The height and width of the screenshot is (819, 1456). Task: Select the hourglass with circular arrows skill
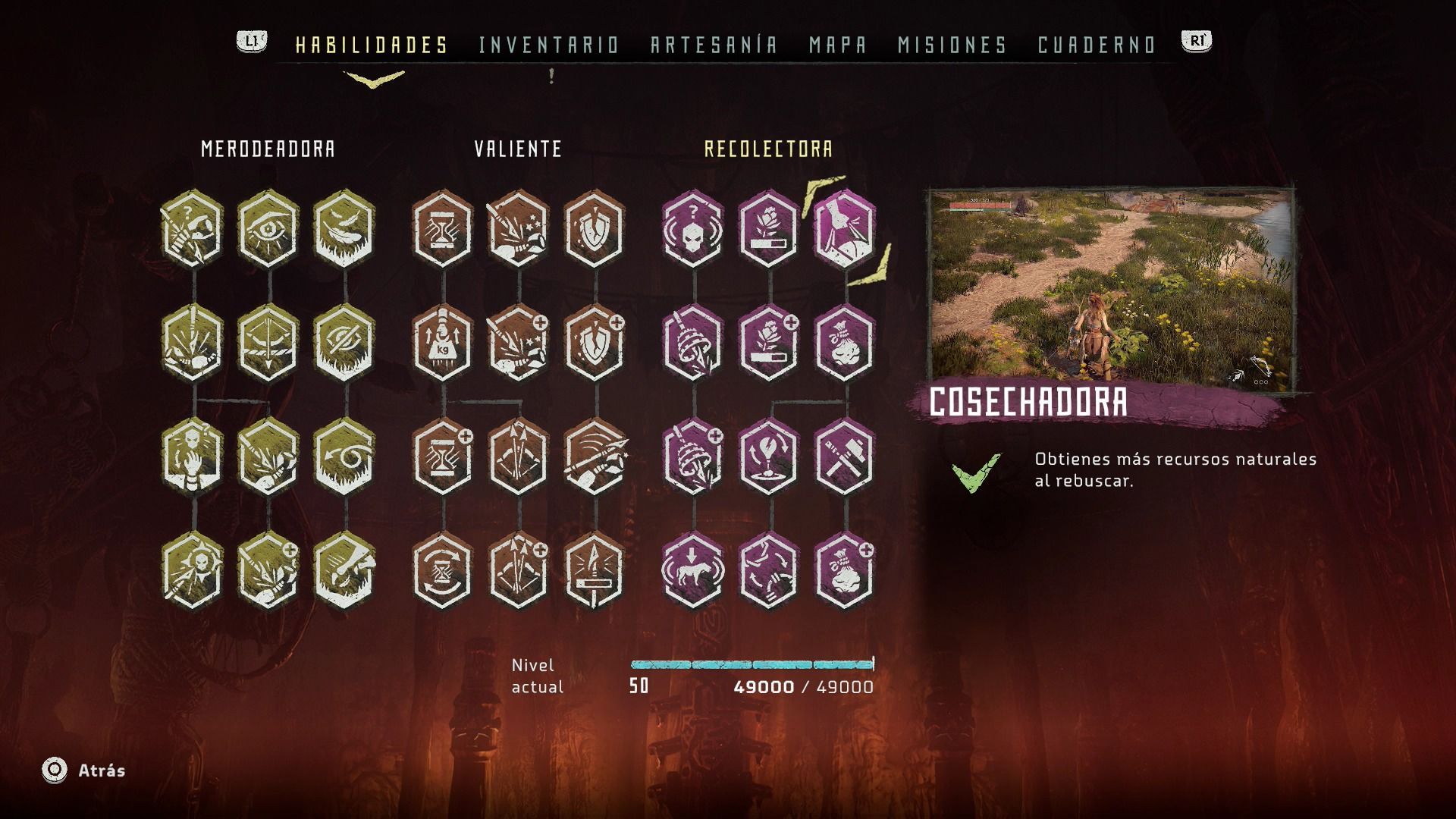click(442, 570)
